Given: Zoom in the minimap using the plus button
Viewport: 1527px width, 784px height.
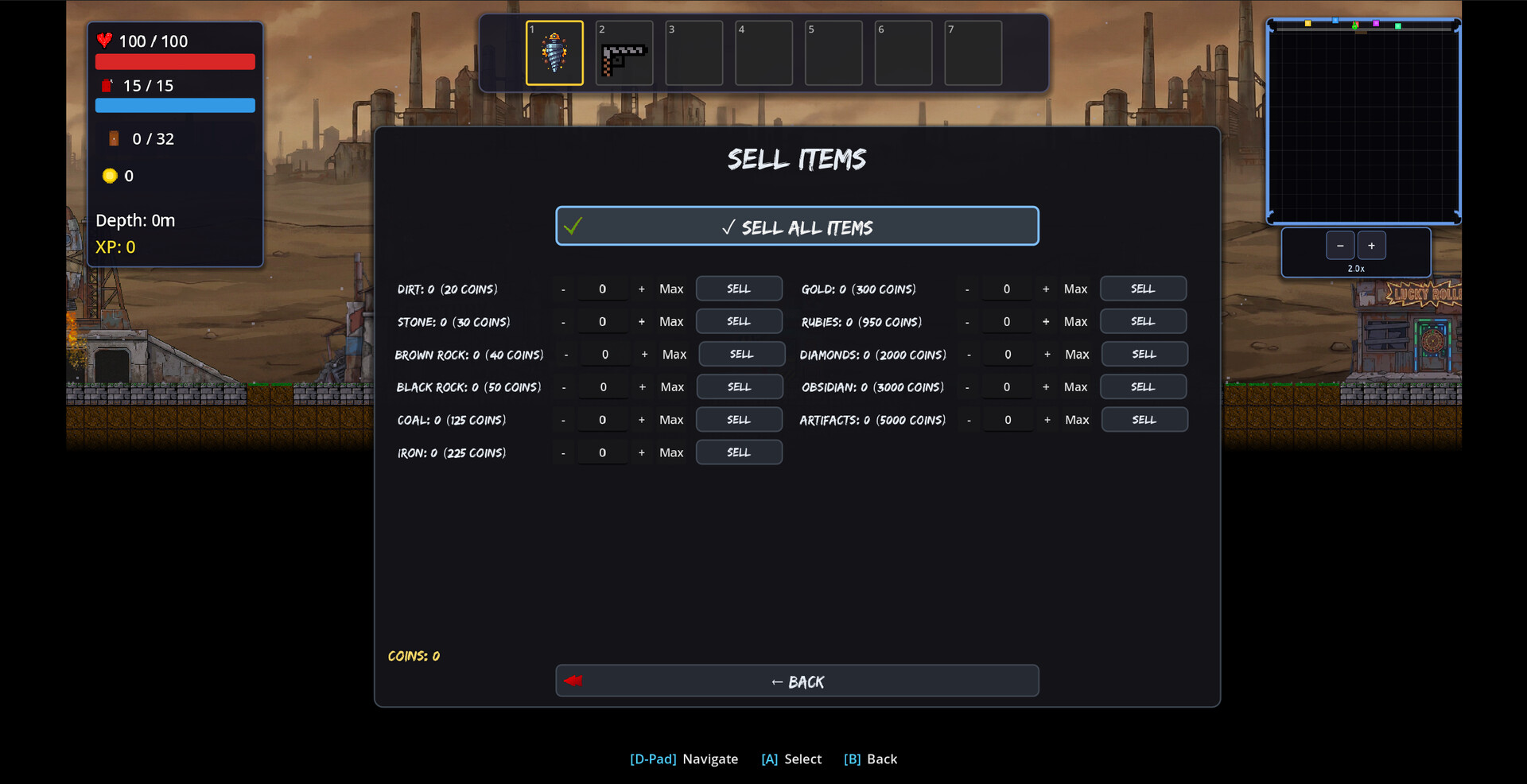Looking at the screenshot, I should [x=1372, y=245].
